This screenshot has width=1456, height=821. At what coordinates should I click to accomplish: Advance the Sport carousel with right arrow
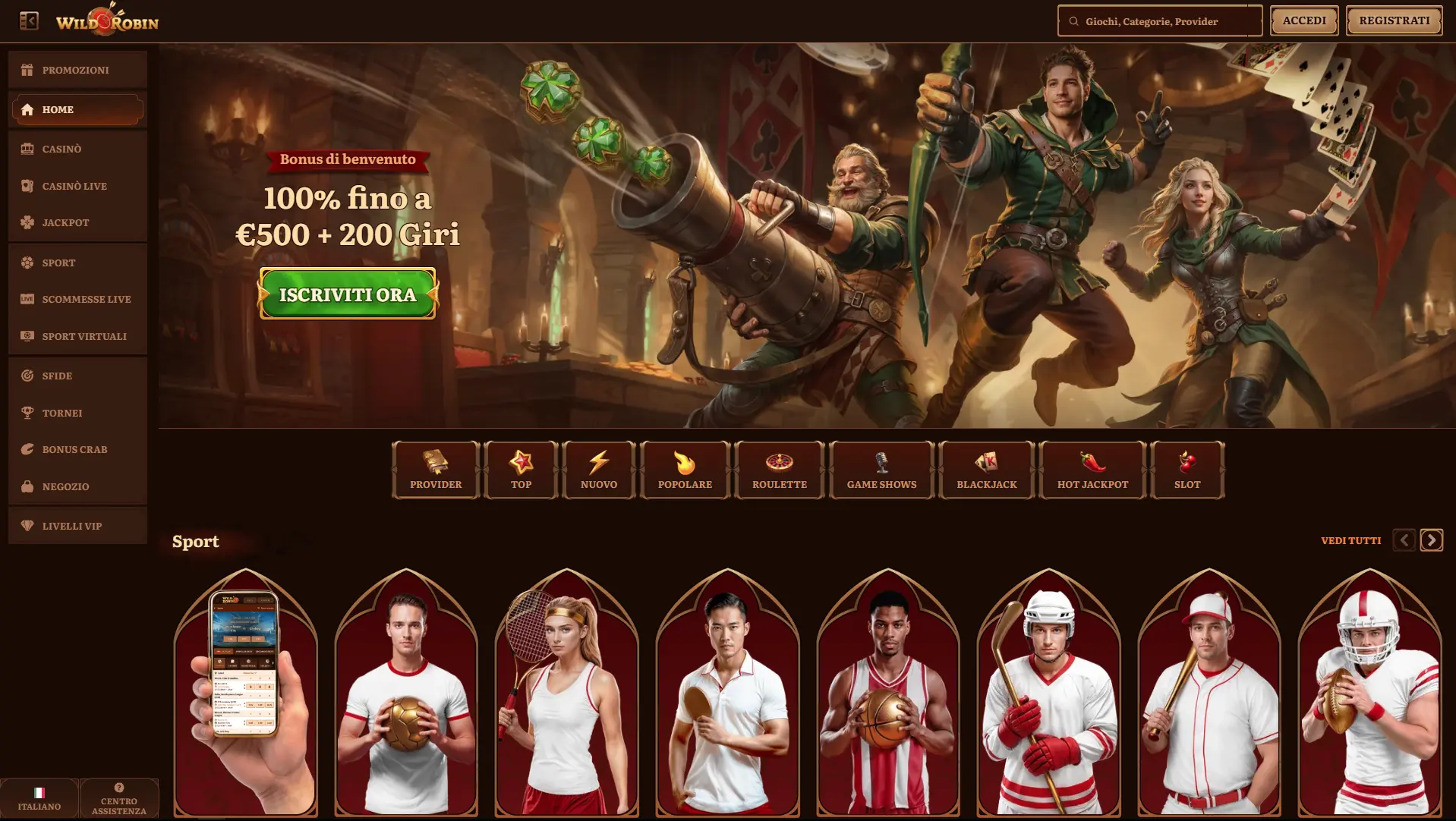point(1431,540)
